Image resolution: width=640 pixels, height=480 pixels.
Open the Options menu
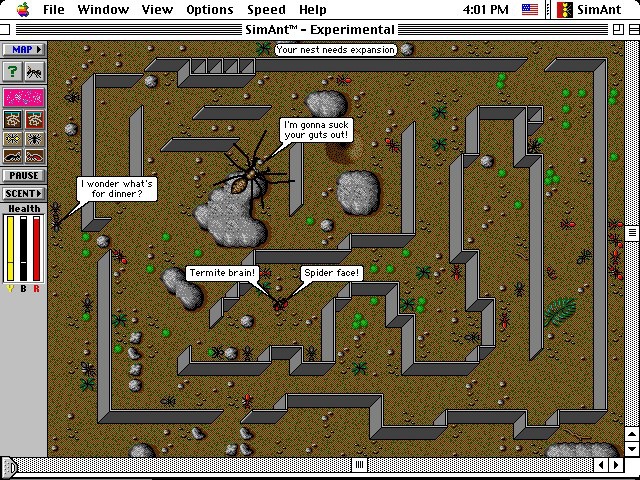pos(210,10)
